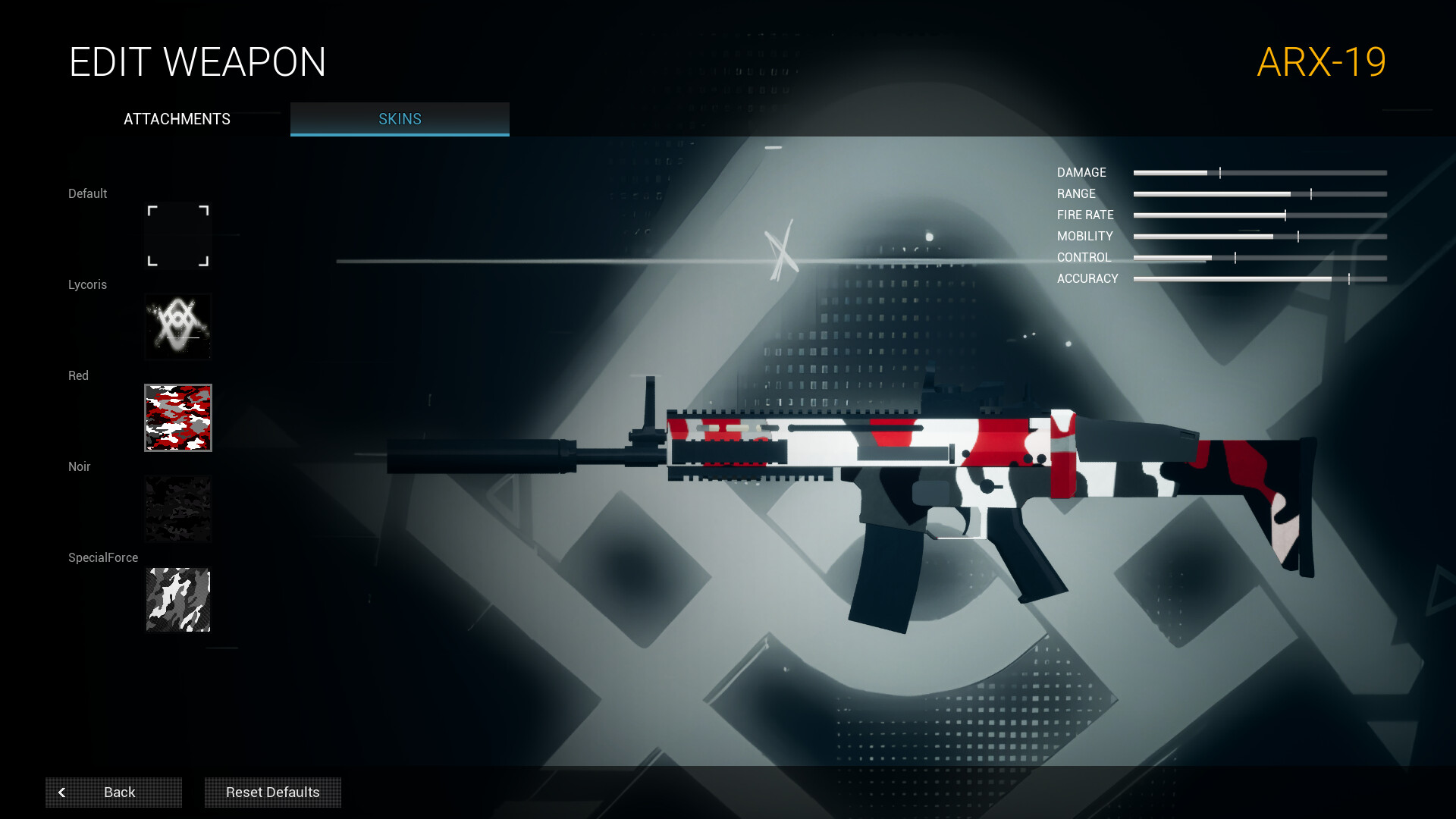Choose the Lycoris skin
1456x819 pixels.
click(x=178, y=327)
